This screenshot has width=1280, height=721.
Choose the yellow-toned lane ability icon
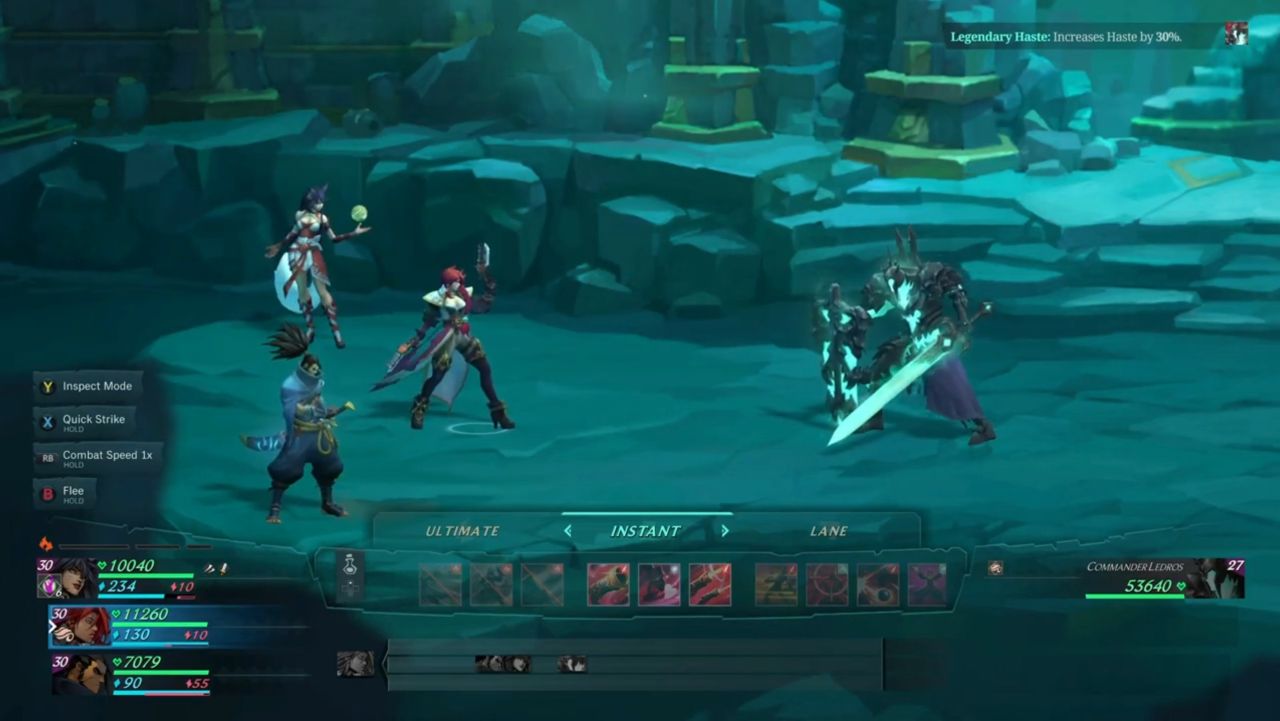click(x=776, y=585)
